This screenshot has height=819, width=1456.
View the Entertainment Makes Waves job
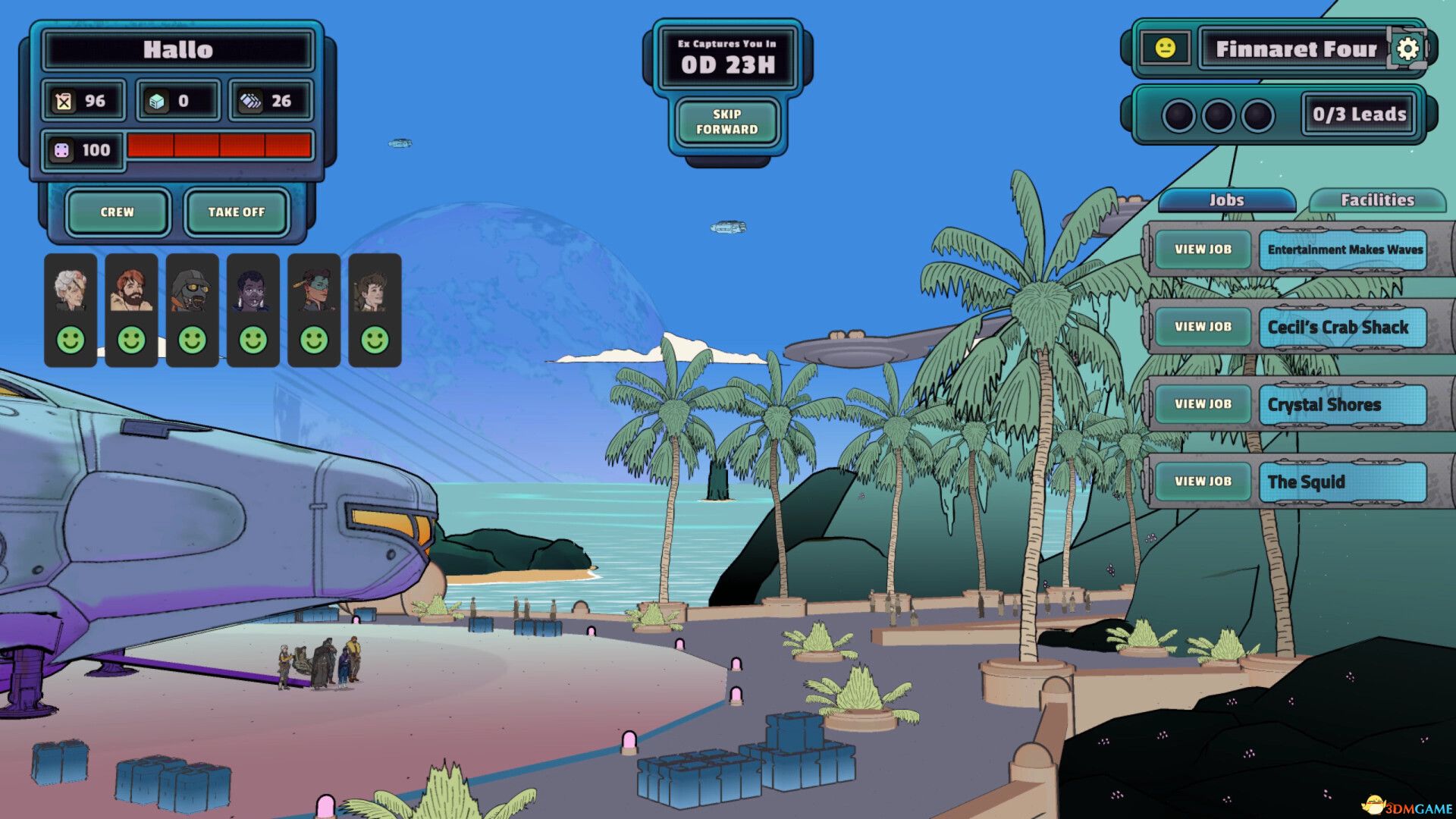[1203, 249]
